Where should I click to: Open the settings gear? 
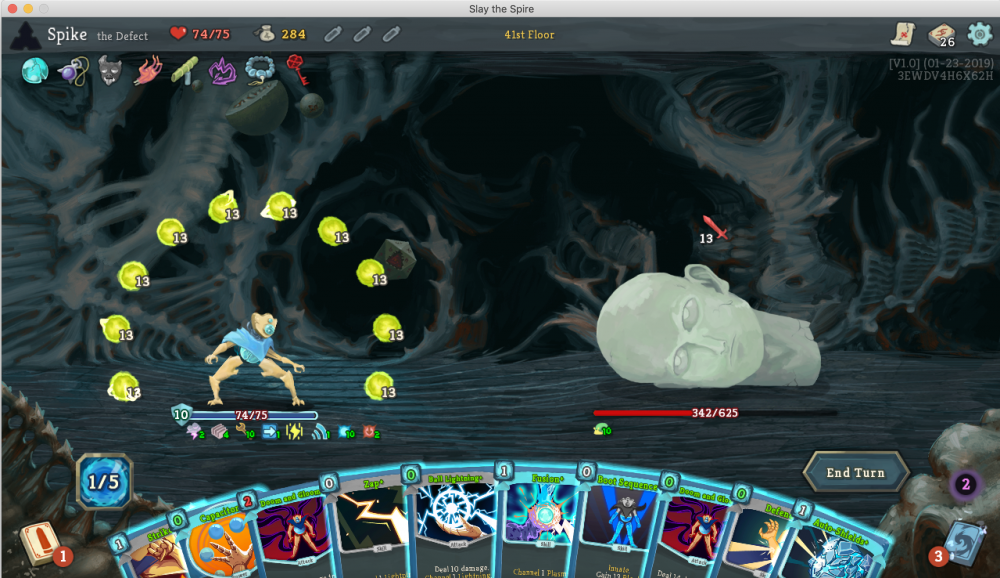pyautogui.click(x=980, y=35)
